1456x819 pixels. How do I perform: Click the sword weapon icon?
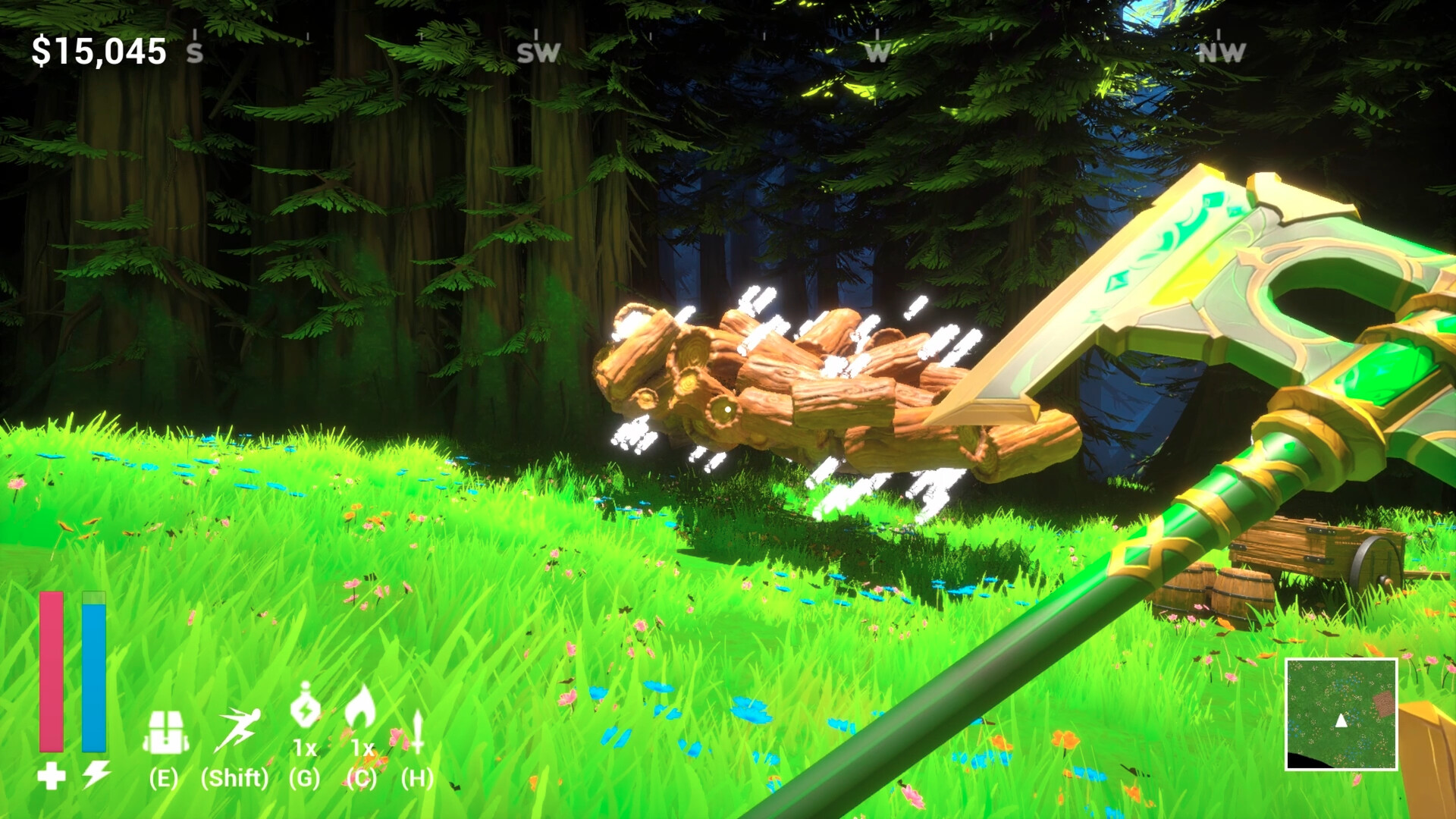[417, 731]
